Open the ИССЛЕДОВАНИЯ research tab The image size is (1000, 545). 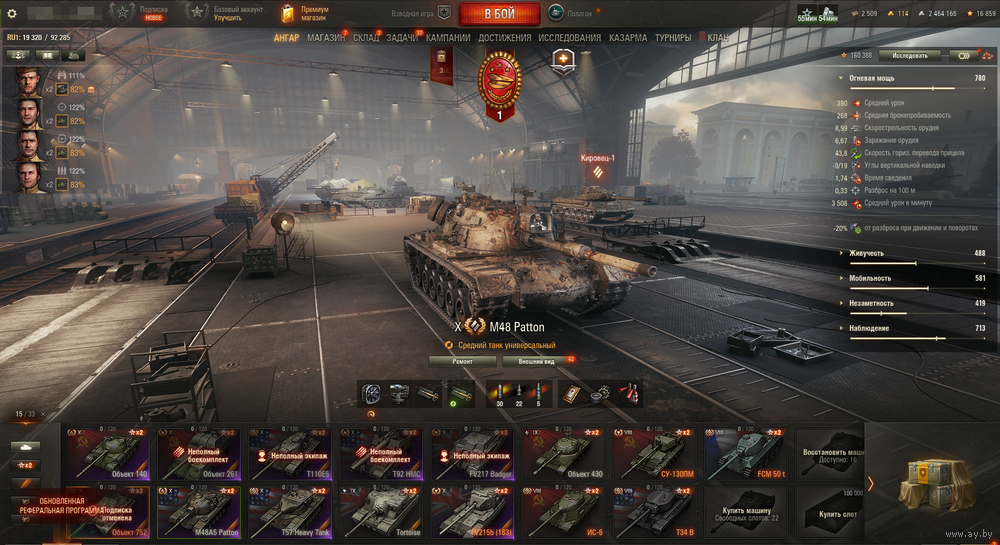click(570, 38)
